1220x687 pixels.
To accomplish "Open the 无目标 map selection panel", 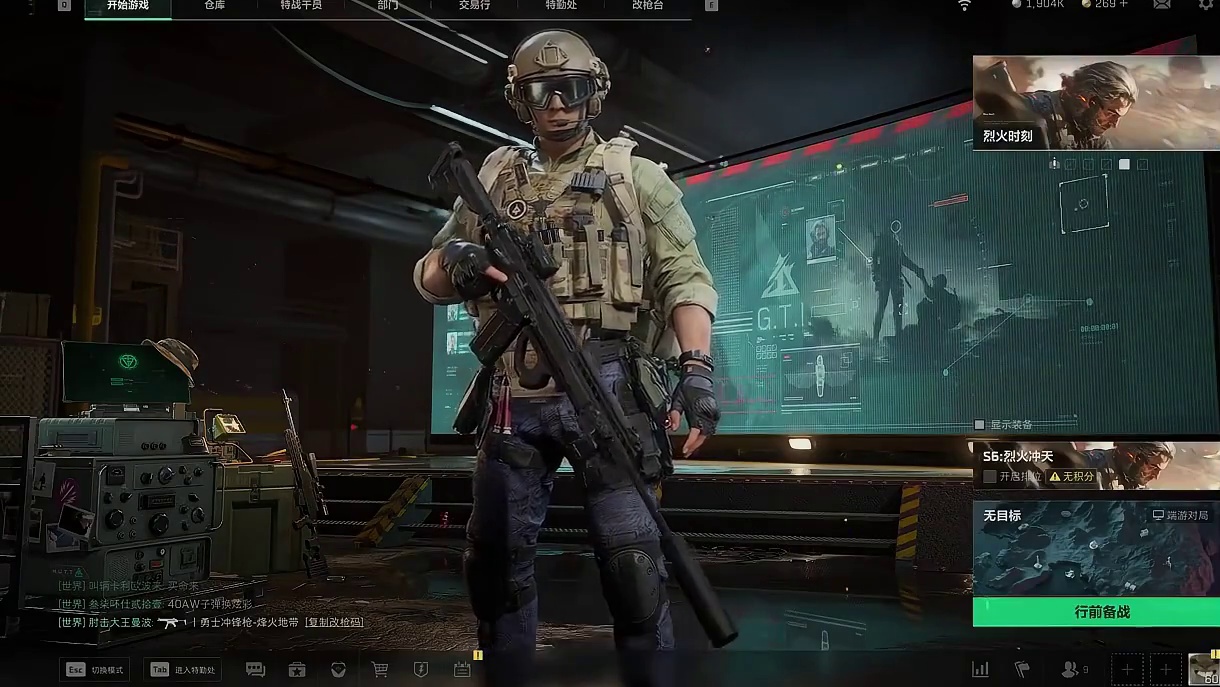I will point(1096,548).
